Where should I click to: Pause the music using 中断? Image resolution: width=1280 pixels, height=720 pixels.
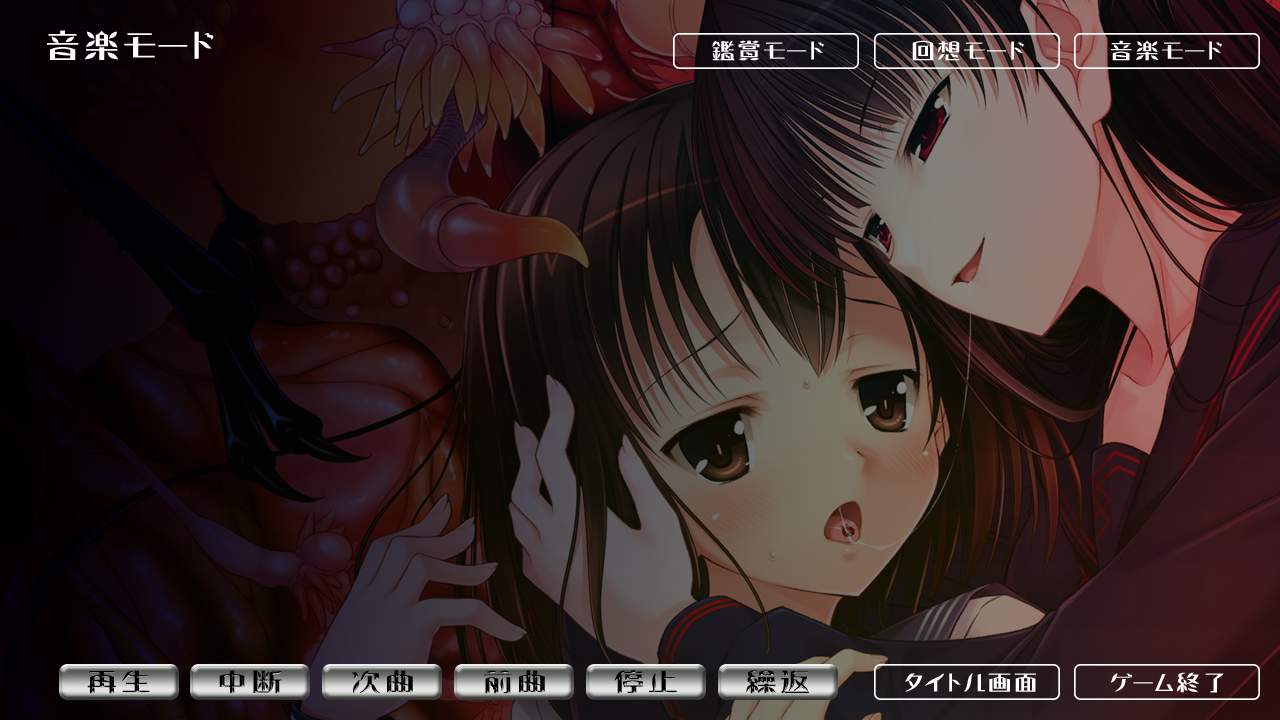[250, 682]
